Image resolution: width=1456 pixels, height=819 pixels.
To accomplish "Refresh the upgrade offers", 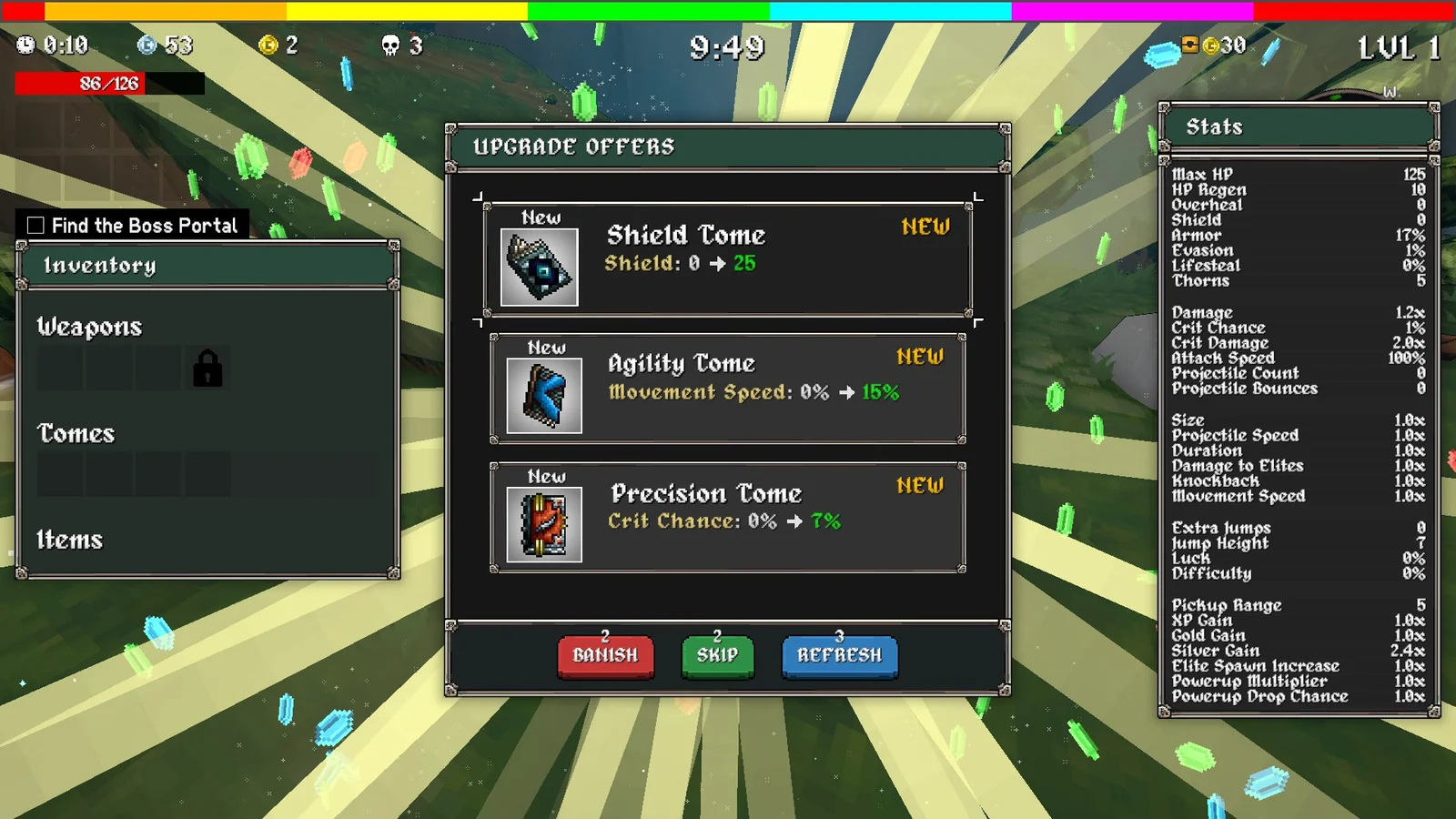I will 839,655.
